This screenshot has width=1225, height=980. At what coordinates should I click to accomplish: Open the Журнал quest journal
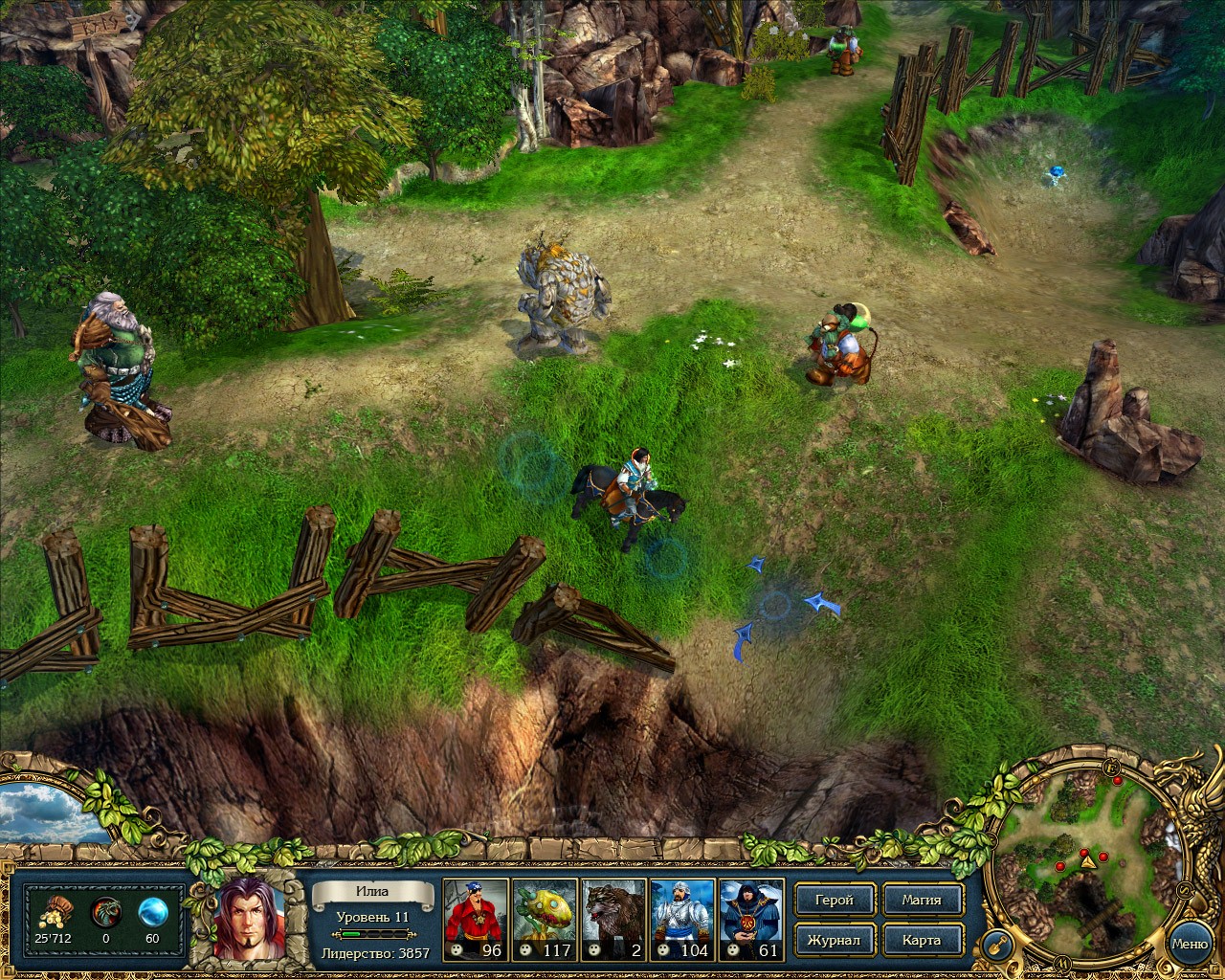click(834, 940)
